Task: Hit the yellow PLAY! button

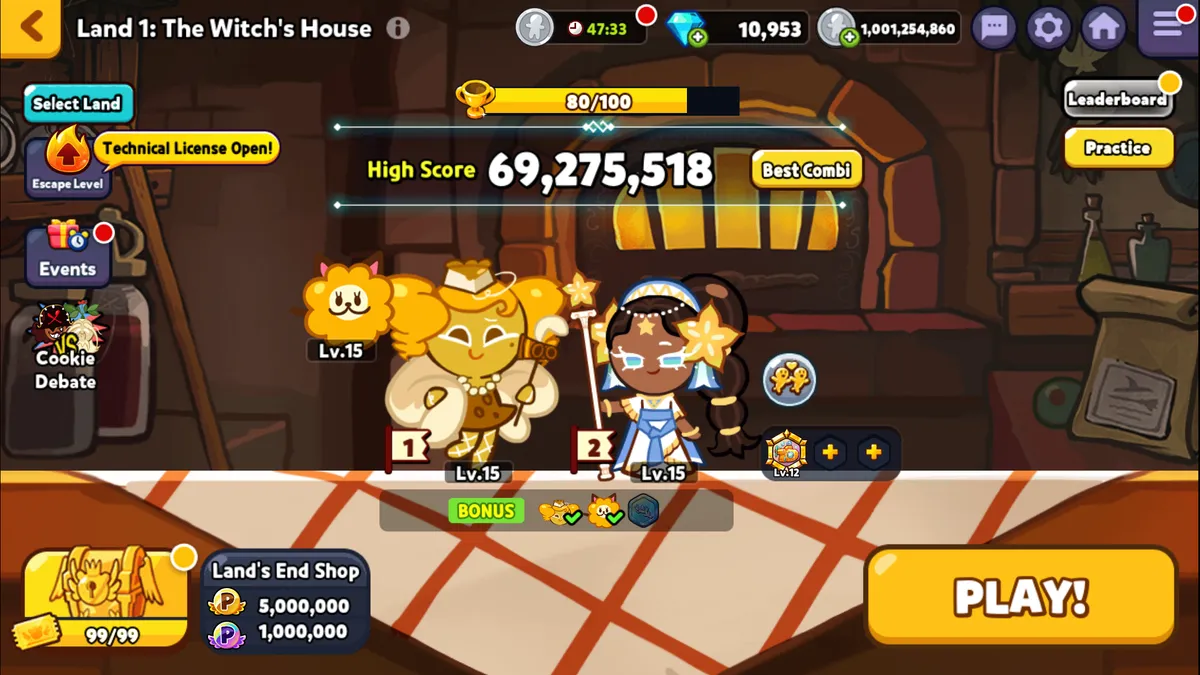Action: click(1020, 597)
